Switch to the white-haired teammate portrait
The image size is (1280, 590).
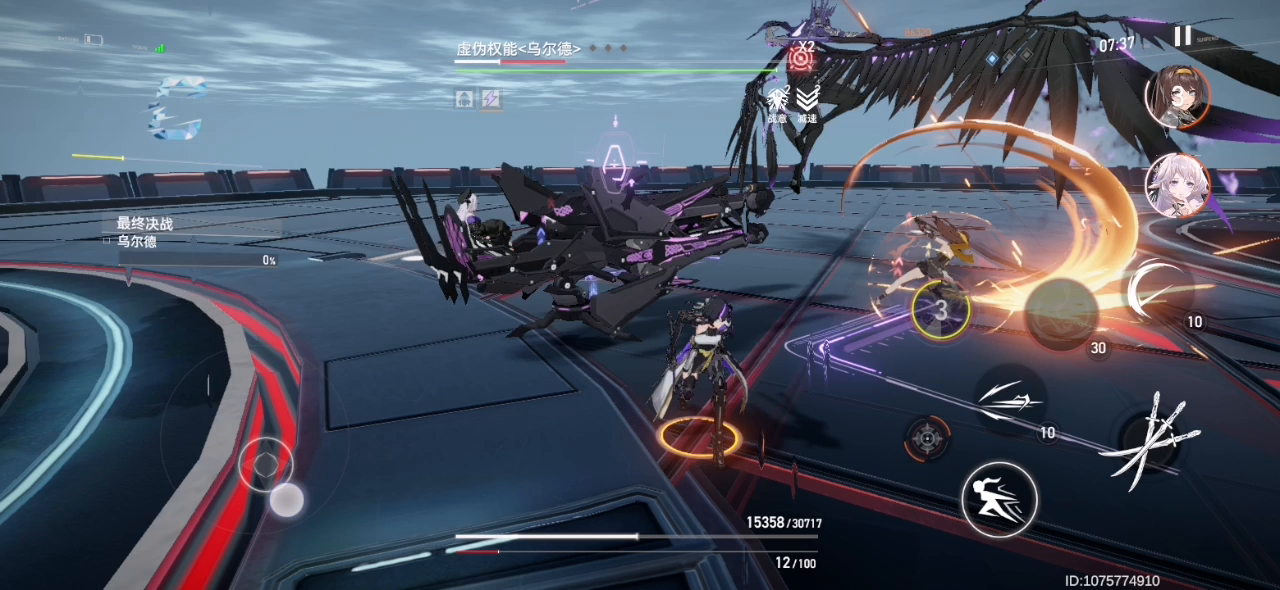pos(1177,185)
